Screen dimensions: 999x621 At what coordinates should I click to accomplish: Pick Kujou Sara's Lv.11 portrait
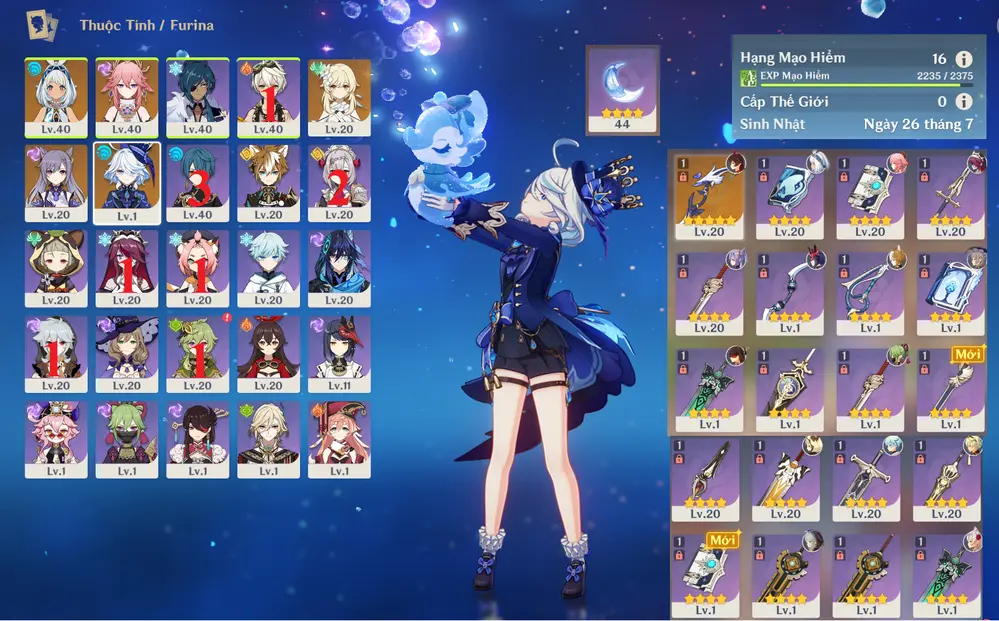click(x=338, y=353)
